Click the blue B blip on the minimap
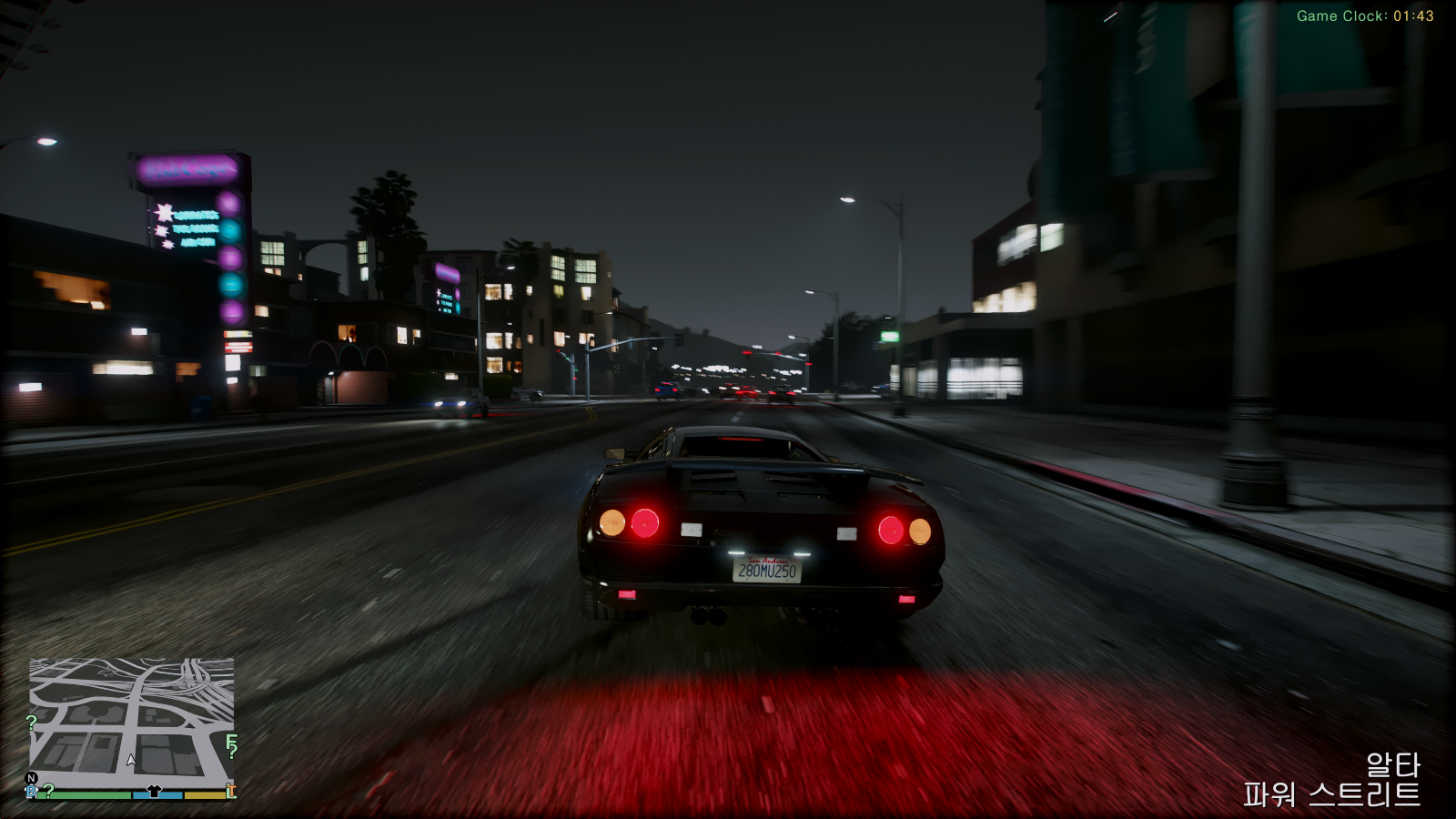The width and height of the screenshot is (1456, 819). pyautogui.click(x=32, y=792)
